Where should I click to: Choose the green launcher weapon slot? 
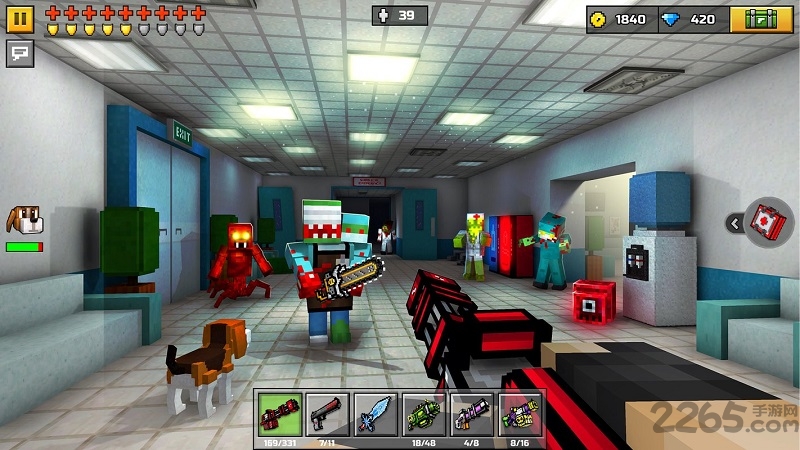click(x=423, y=414)
